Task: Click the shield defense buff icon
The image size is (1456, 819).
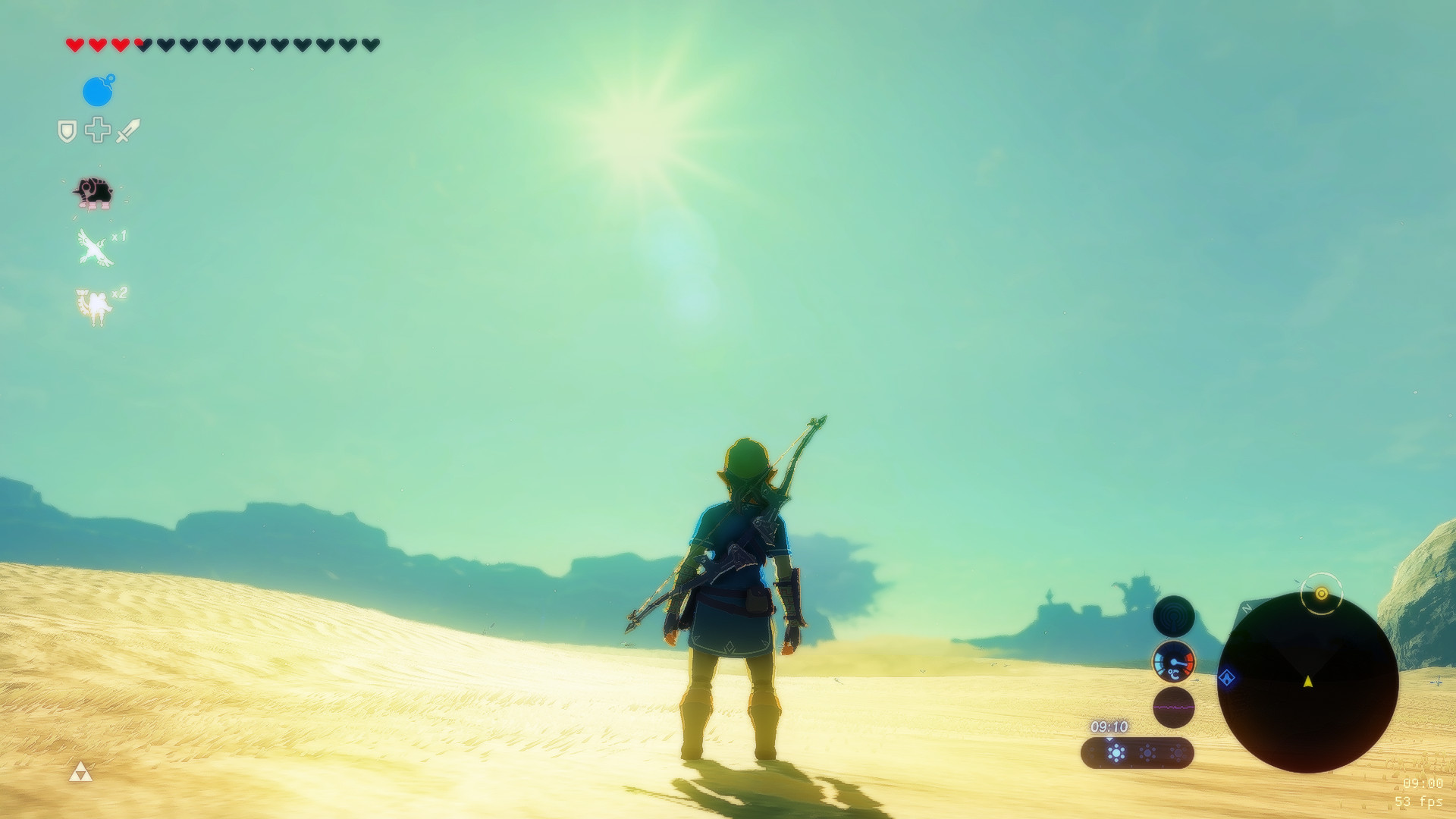Action: (x=67, y=130)
